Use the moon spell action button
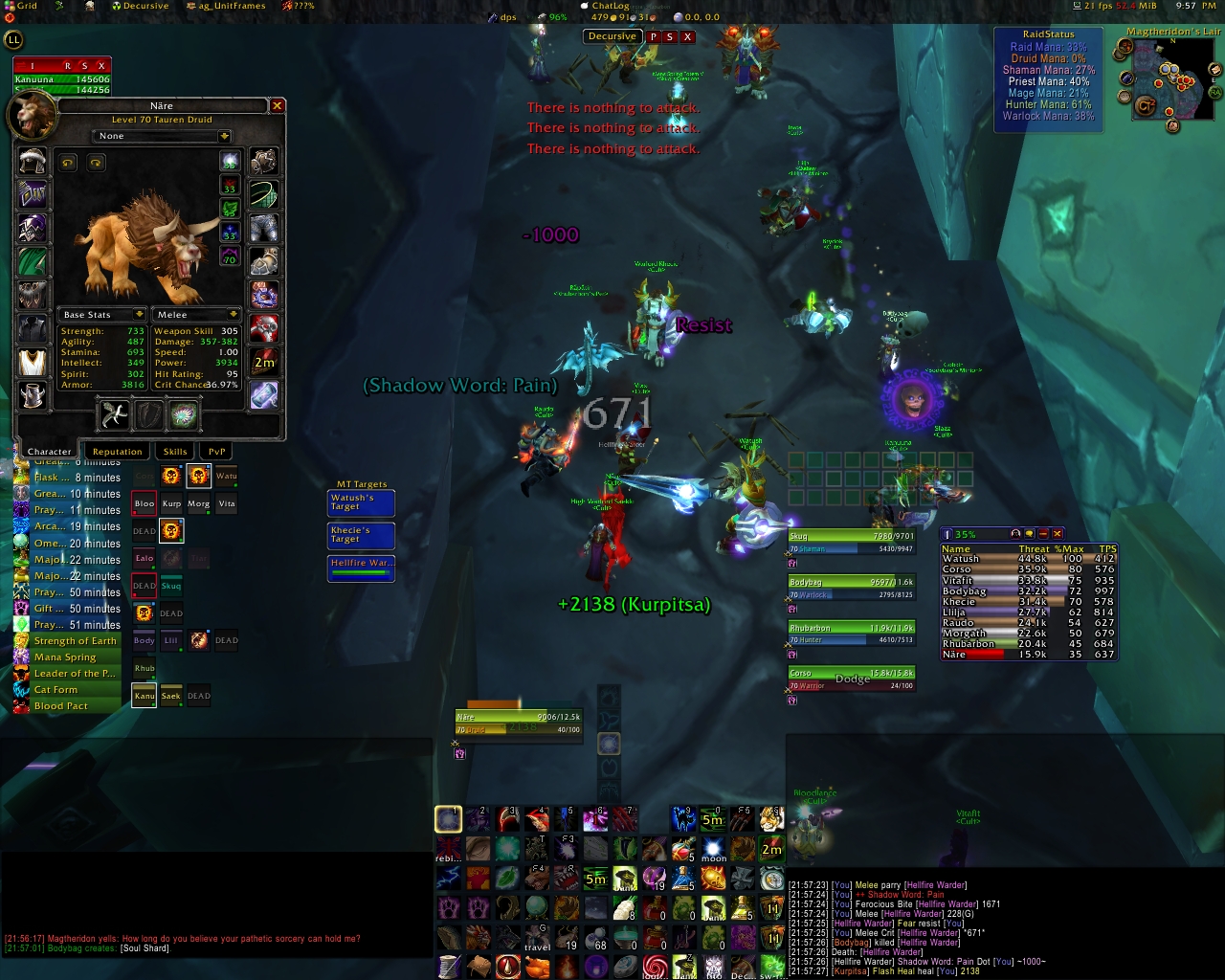 click(x=713, y=849)
